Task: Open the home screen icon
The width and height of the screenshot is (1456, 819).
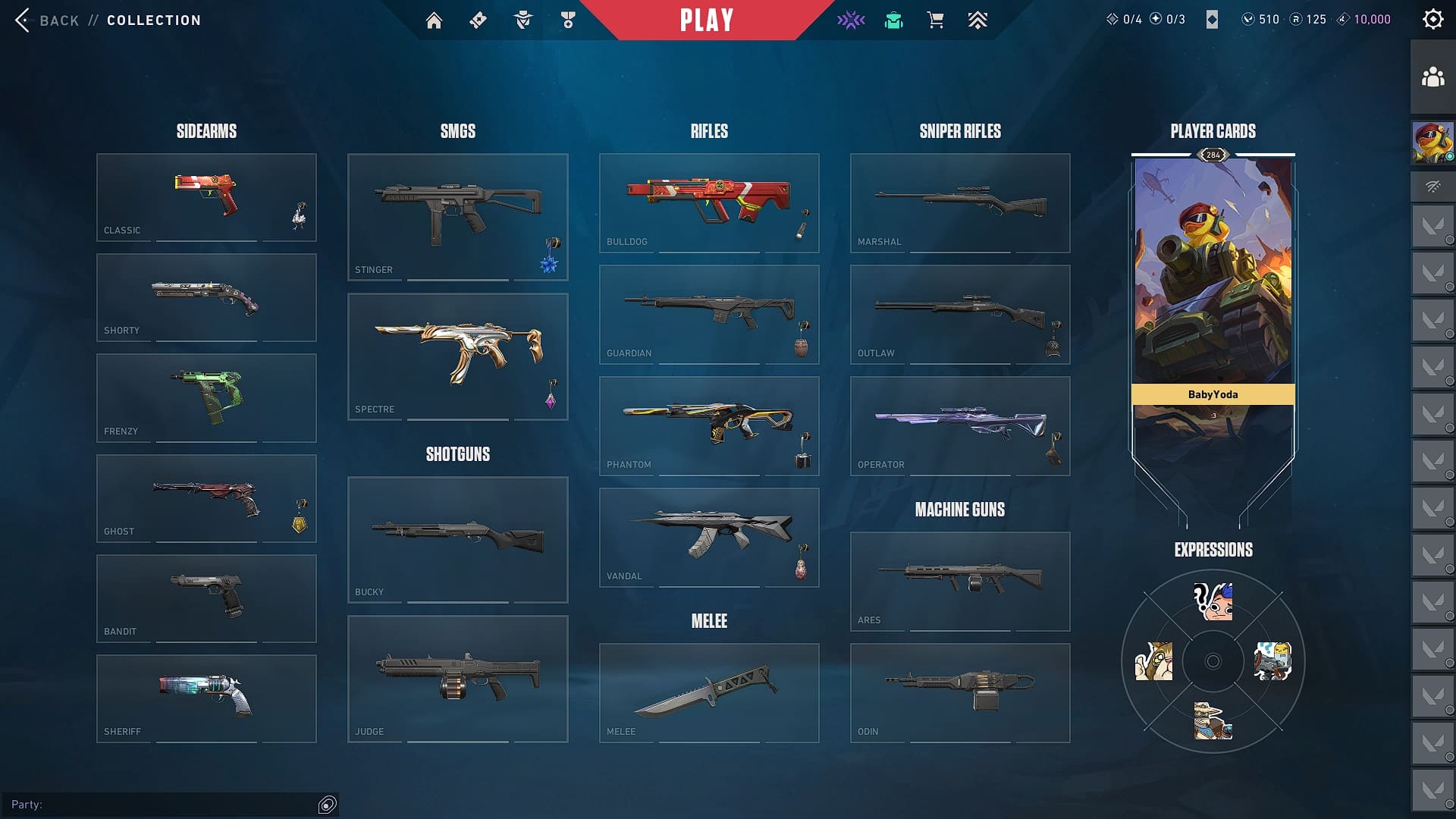Action: coord(434,20)
